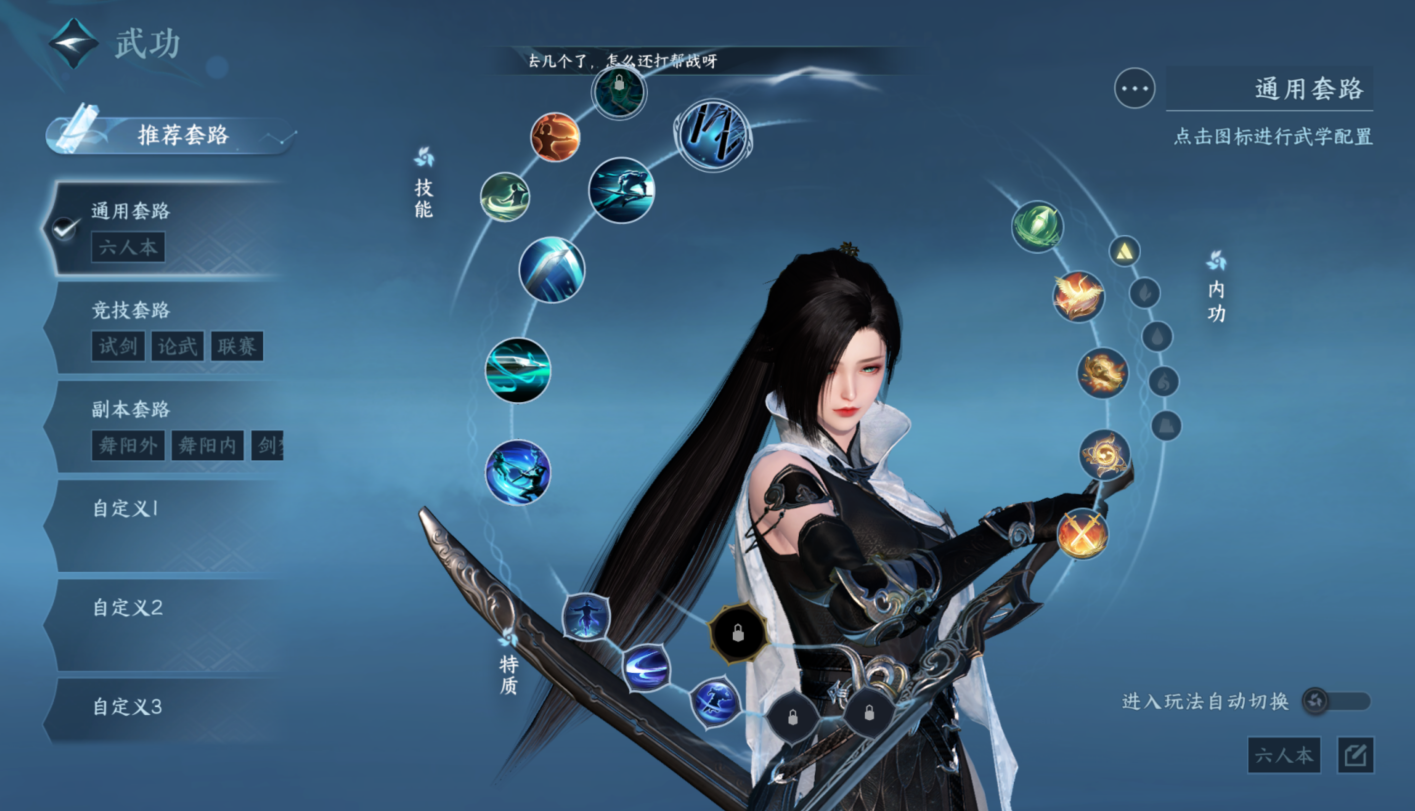This screenshot has width=1415, height=811.
Task: Open the 自定义2 custom build slot
Action: coord(160,624)
